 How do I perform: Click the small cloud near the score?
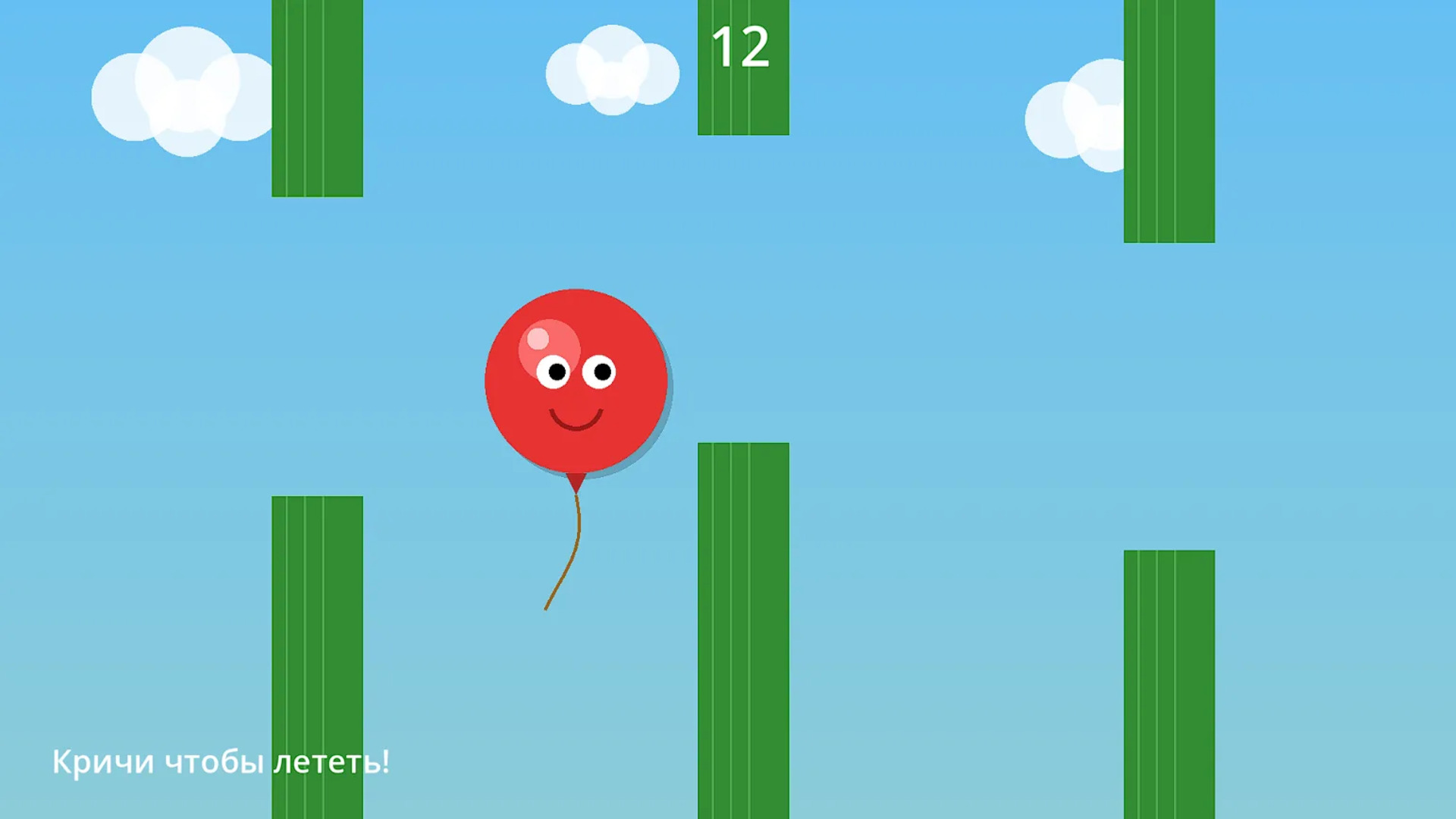(x=611, y=72)
